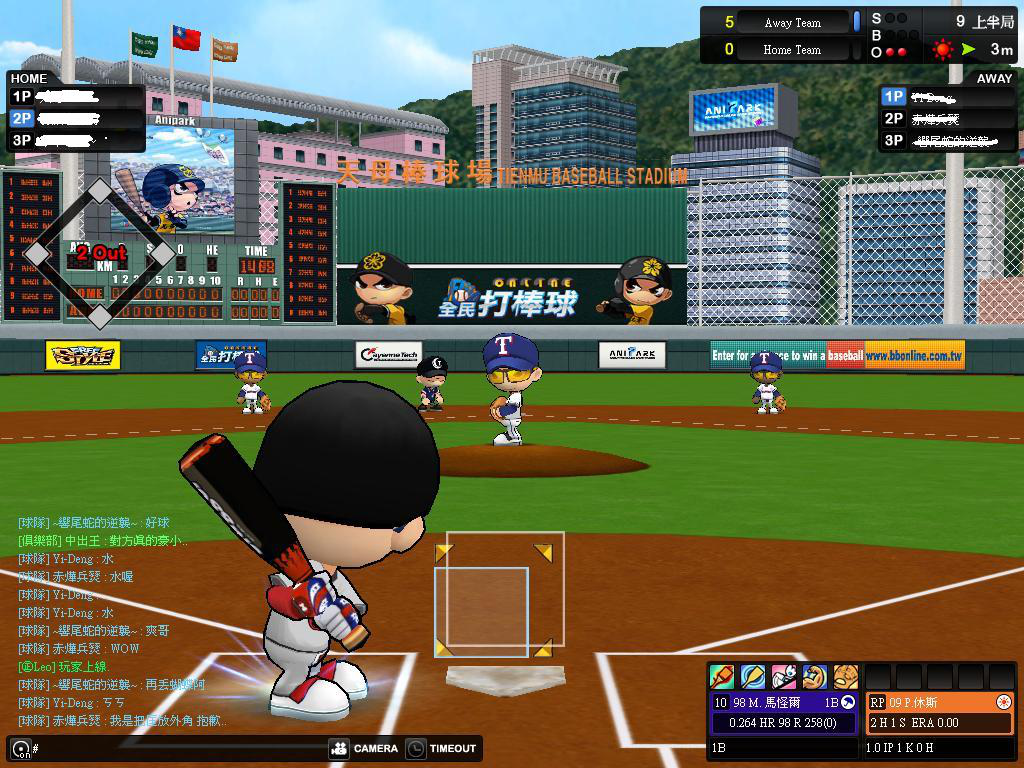Select the Home team 2P row
The width and height of the screenshot is (1024, 768).
point(75,118)
